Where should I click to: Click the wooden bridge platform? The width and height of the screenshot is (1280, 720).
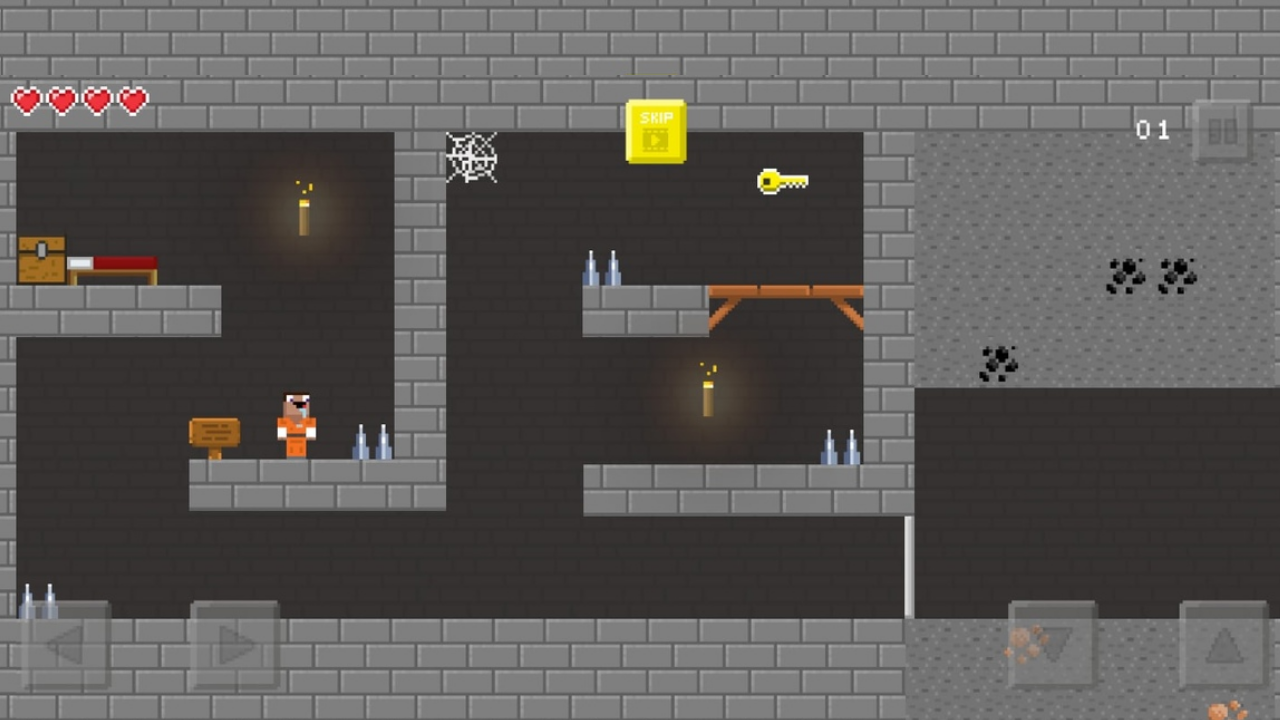click(x=785, y=293)
